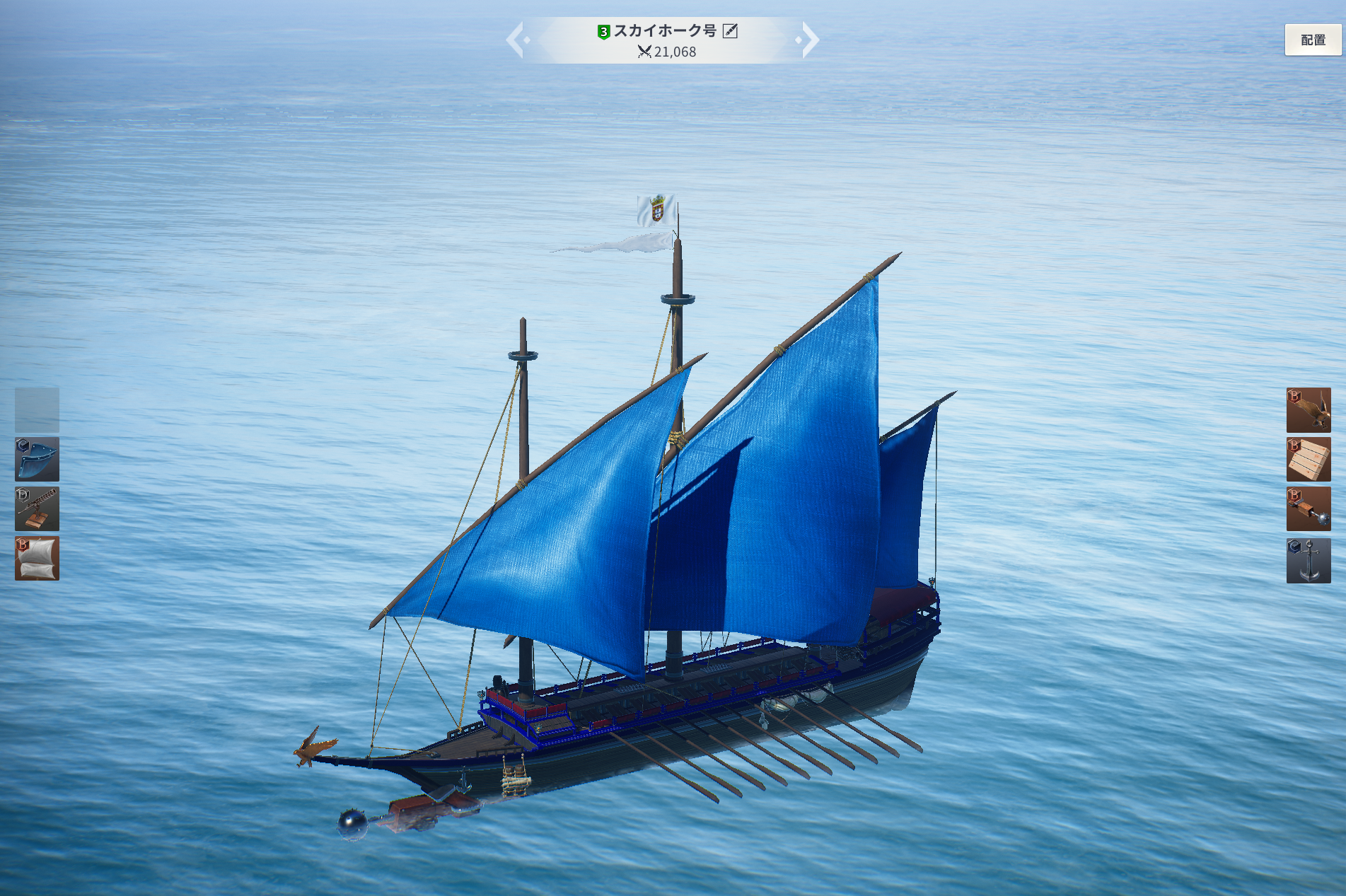Select the spiked ram equipment slot
This screenshot has width=1346, height=896.
tap(1308, 509)
